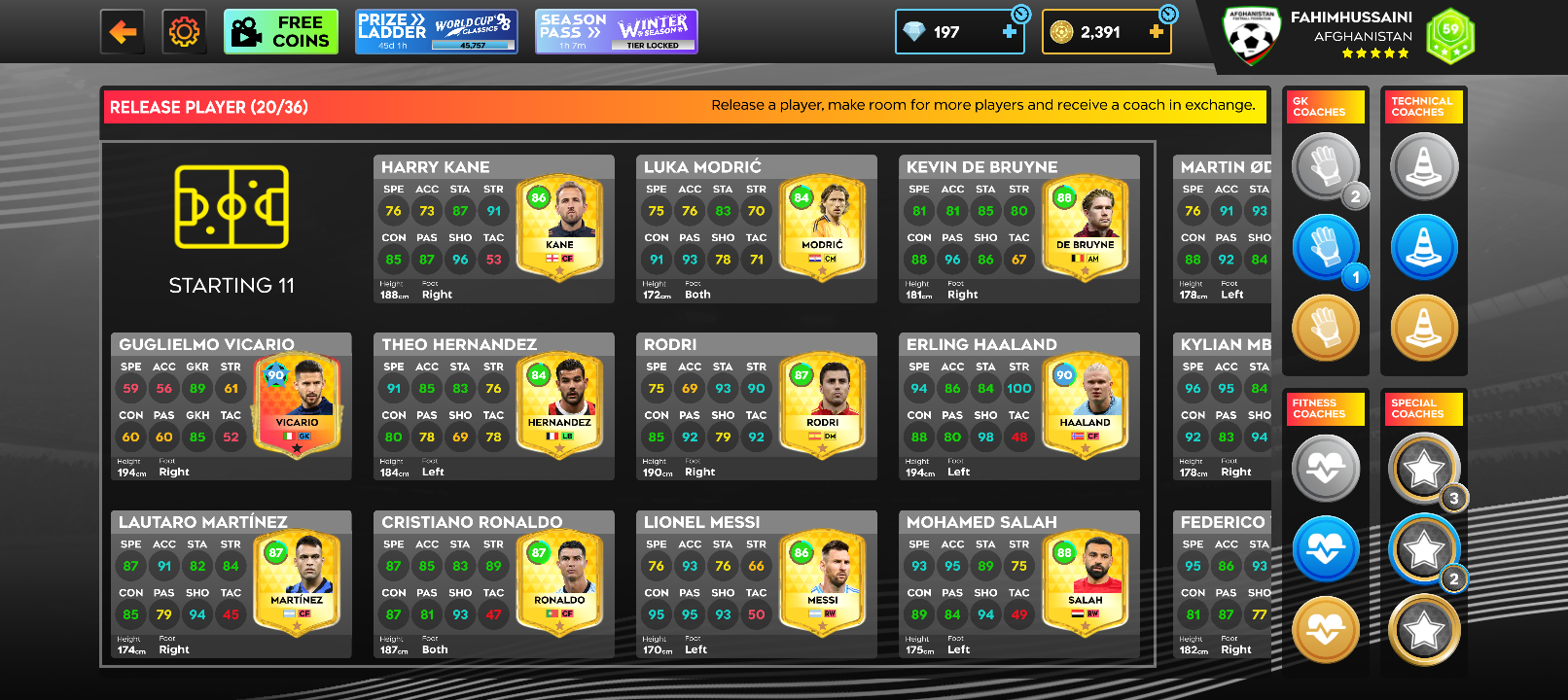Select Theo Hernandez player card
The height and width of the screenshot is (700, 1568).
pyautogui.click(x=494, y=406)
